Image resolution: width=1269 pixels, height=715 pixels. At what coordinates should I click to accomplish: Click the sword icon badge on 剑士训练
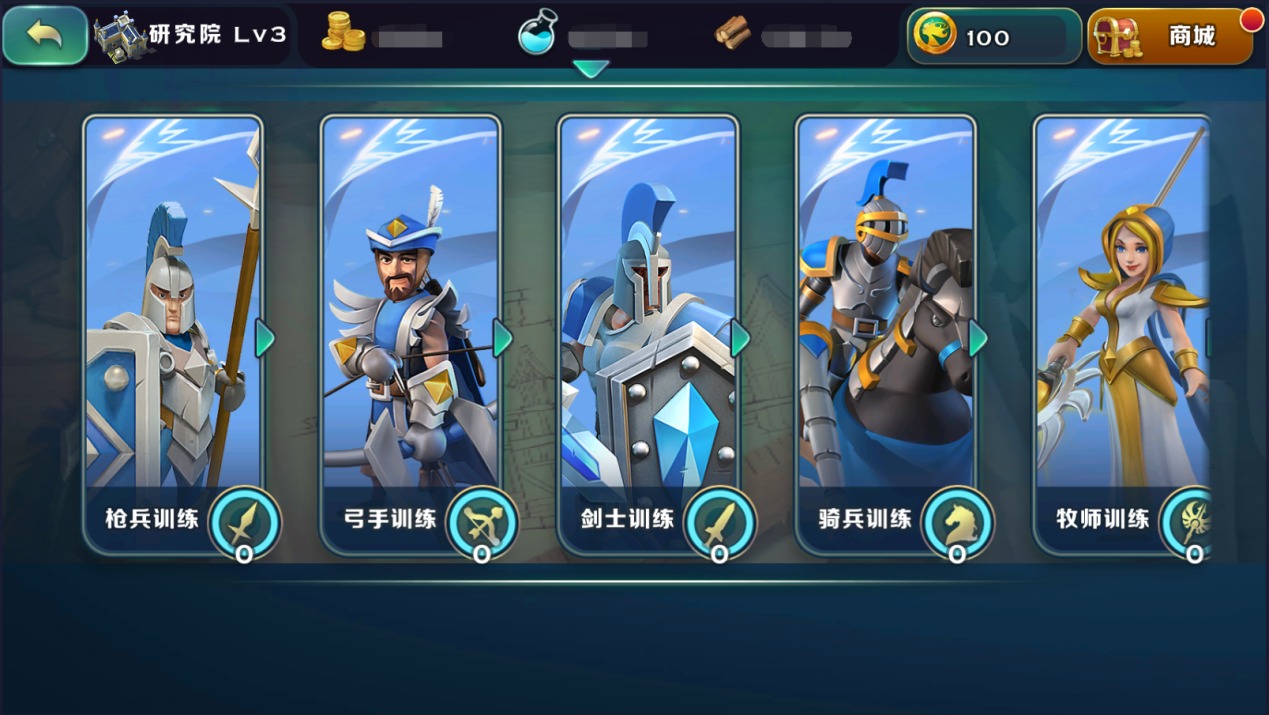tap(720, 522)
